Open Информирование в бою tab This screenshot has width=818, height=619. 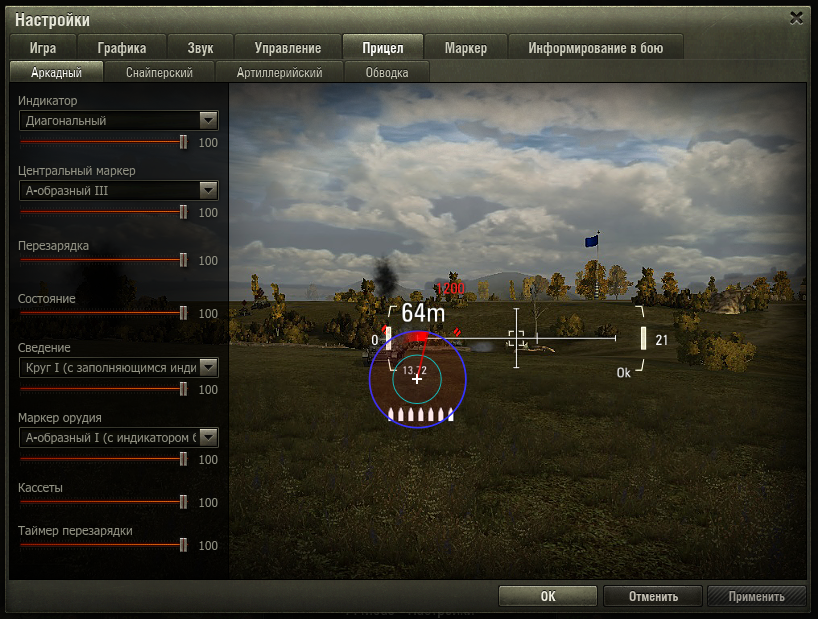597,48
